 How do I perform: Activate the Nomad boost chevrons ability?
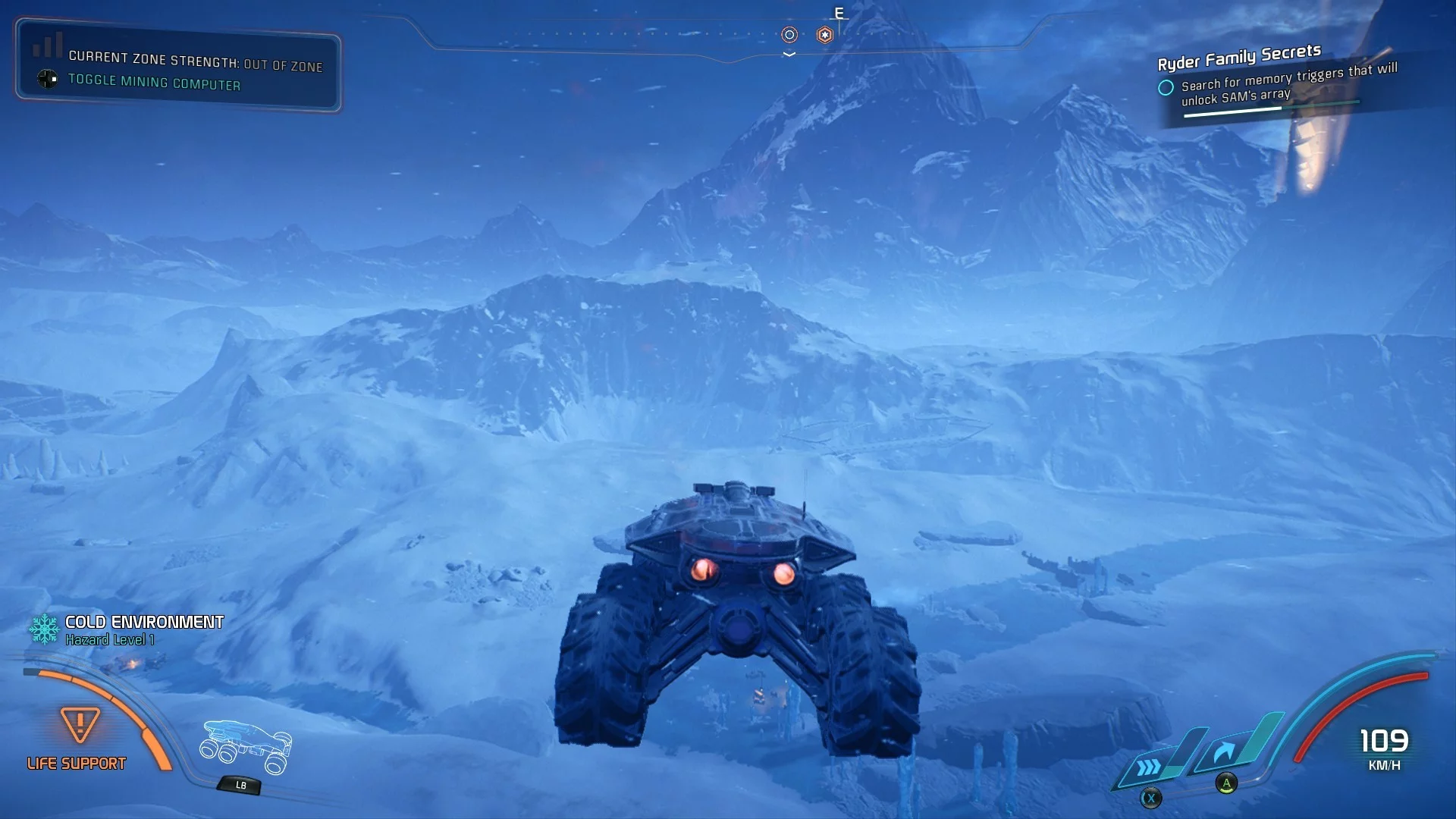tap(1150, 767)
